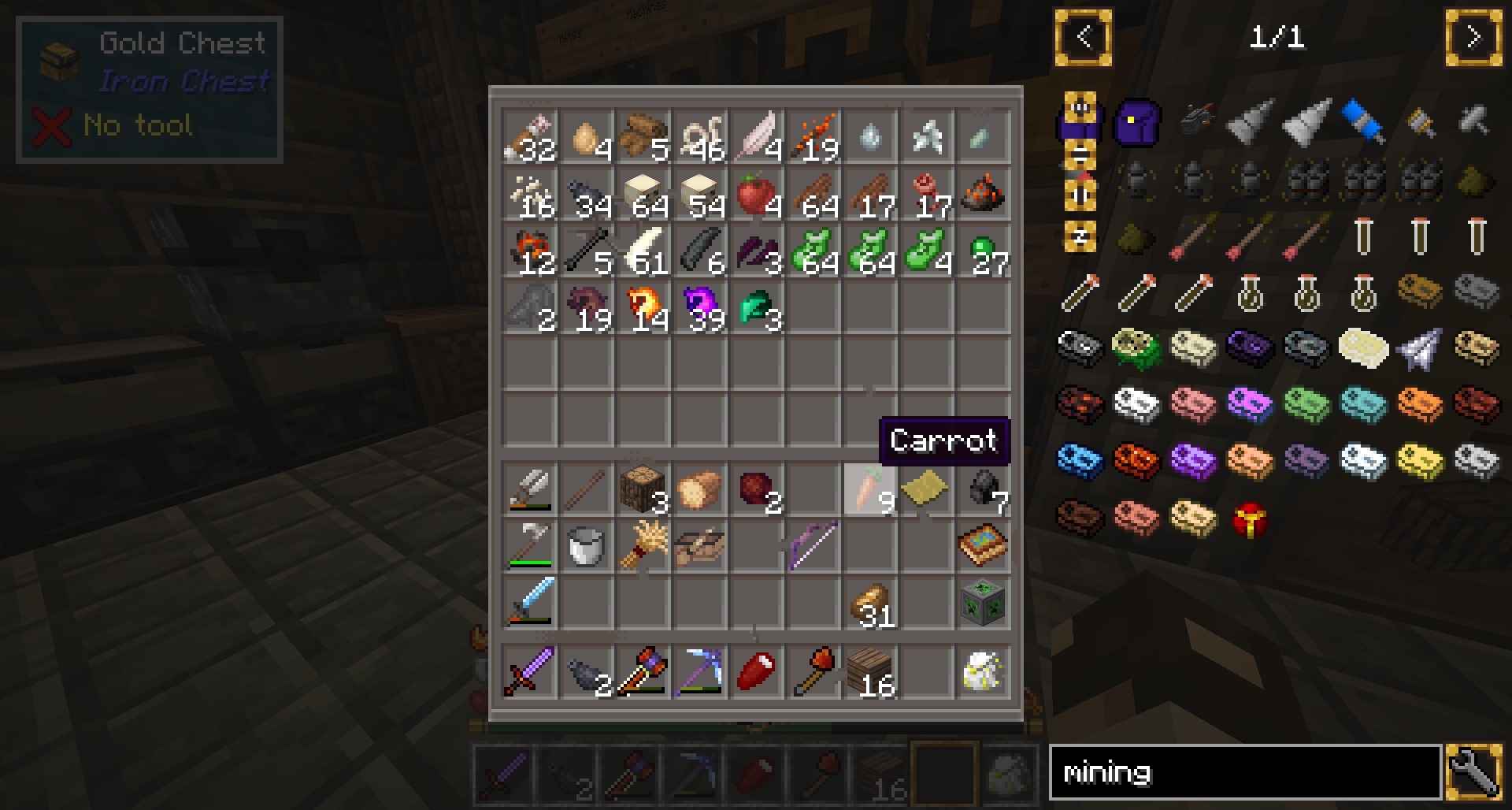Pick up the dark oak log stack
The width and height of the screenshot is (1512, 810).
pyautogui.click(x=643, y=489)
